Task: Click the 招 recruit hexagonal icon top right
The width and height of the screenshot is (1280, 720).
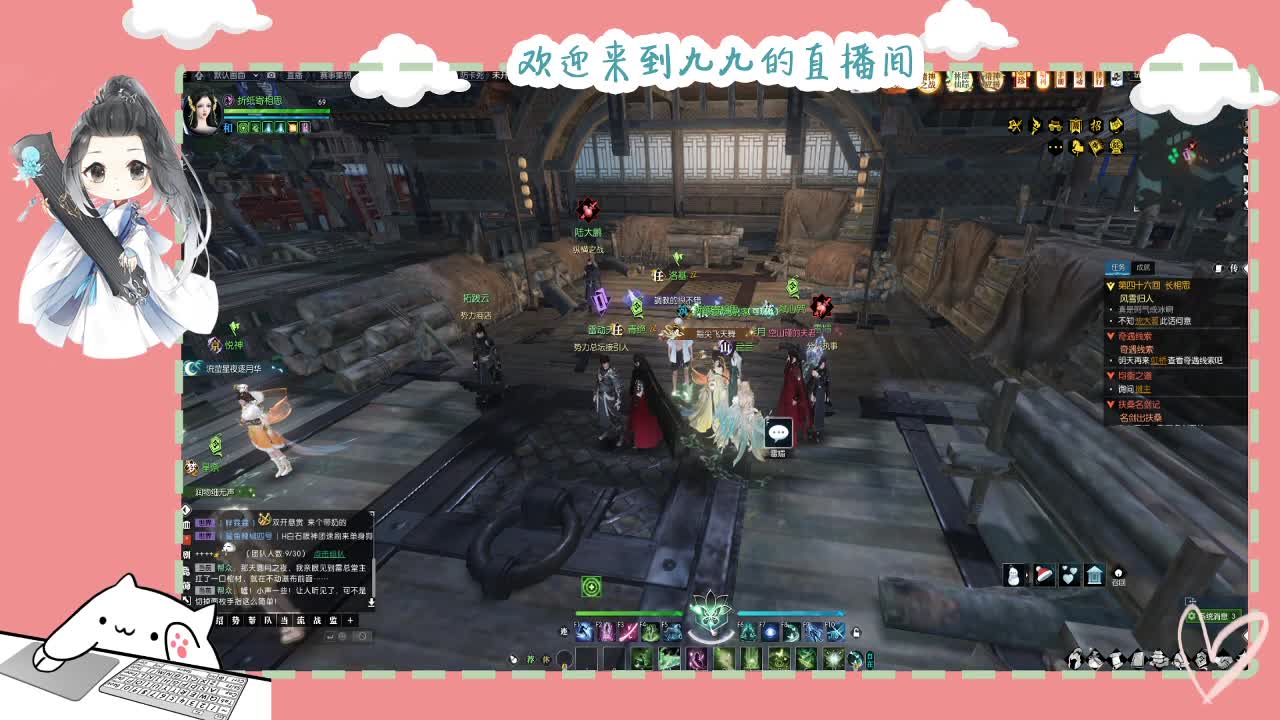Action: click(x=1096, y=126)
